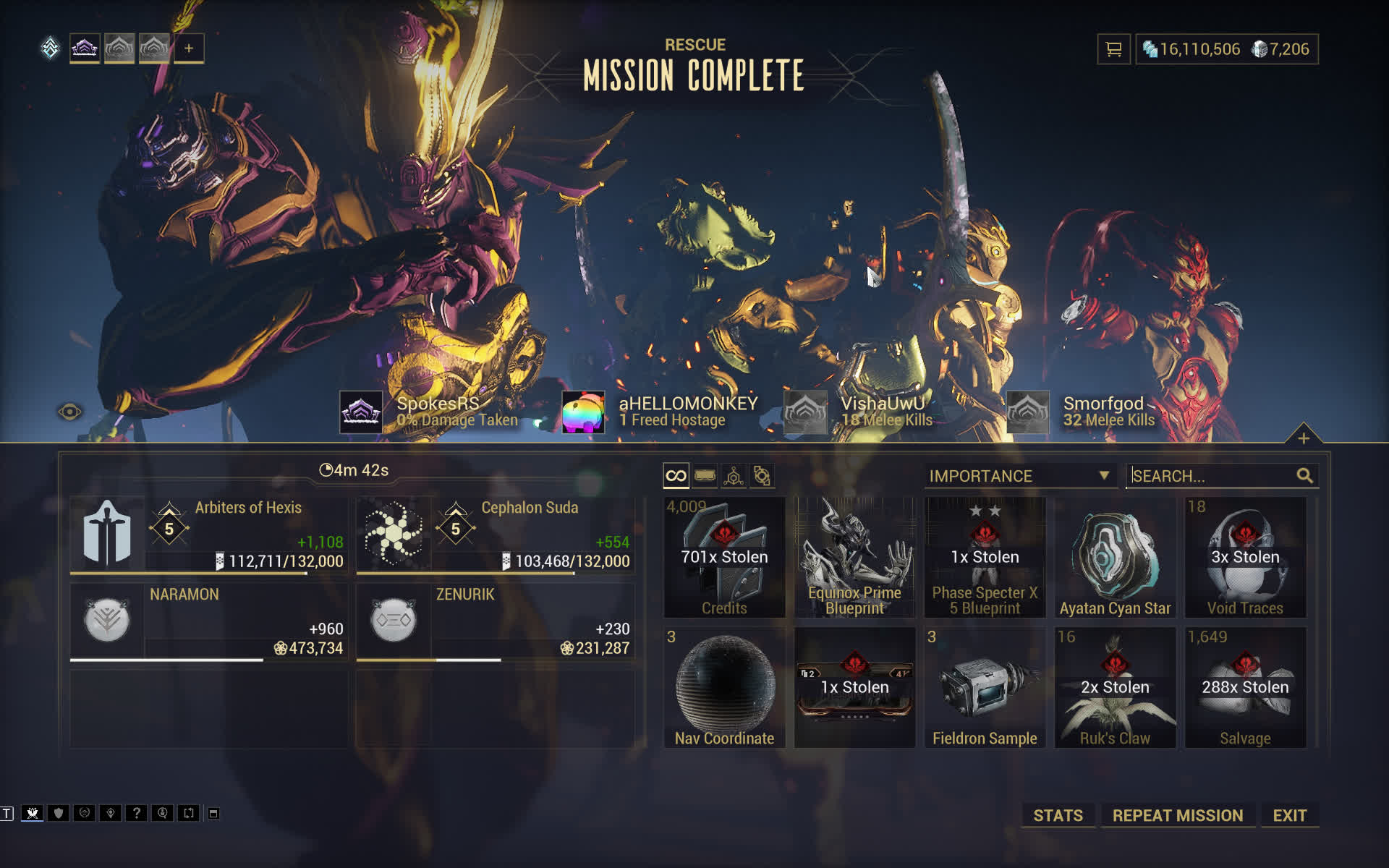
Task: Select the Nav Coordinate reward tile
Action: coord(724,687)
